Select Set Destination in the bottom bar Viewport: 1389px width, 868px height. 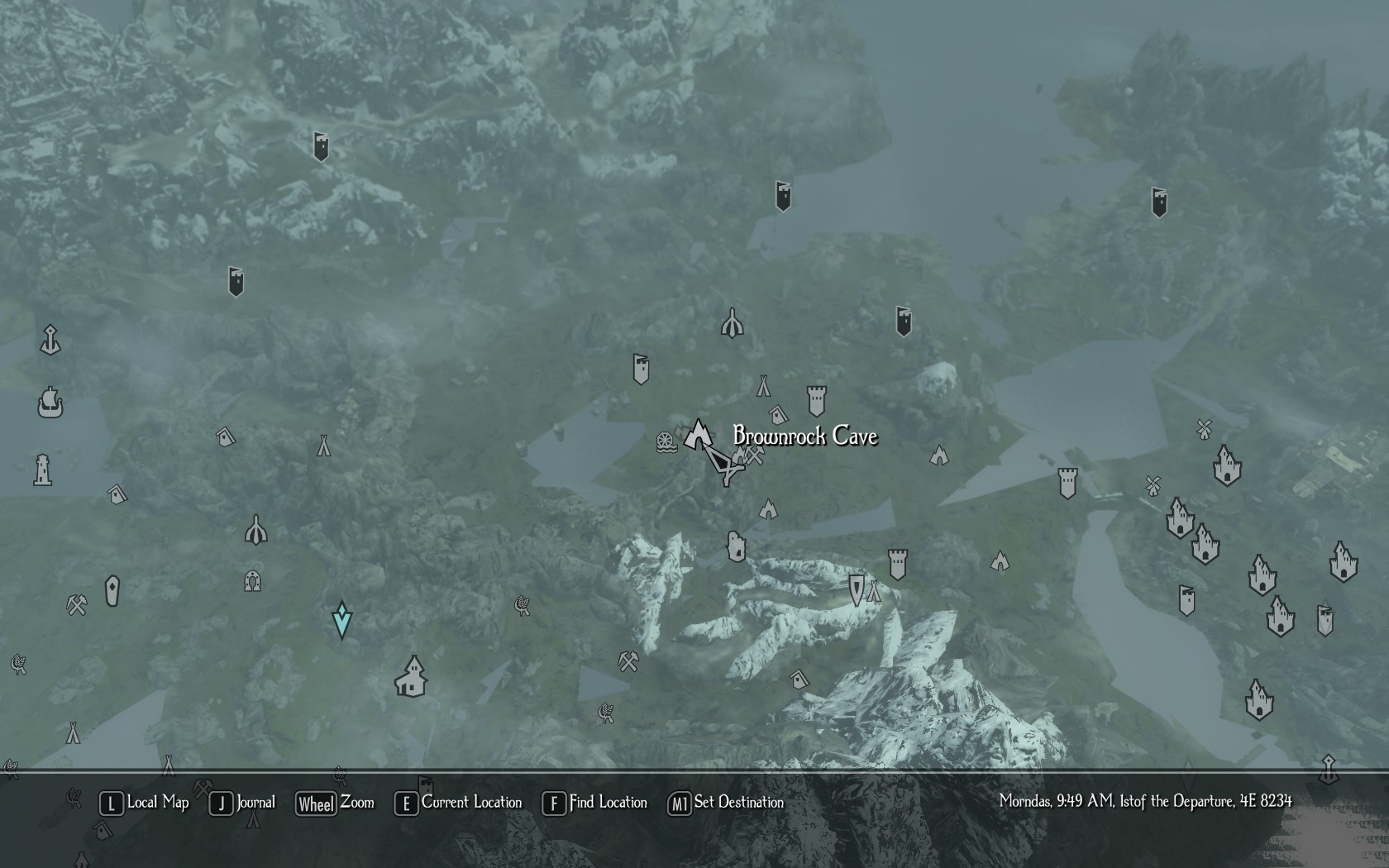tap(726, 803)
